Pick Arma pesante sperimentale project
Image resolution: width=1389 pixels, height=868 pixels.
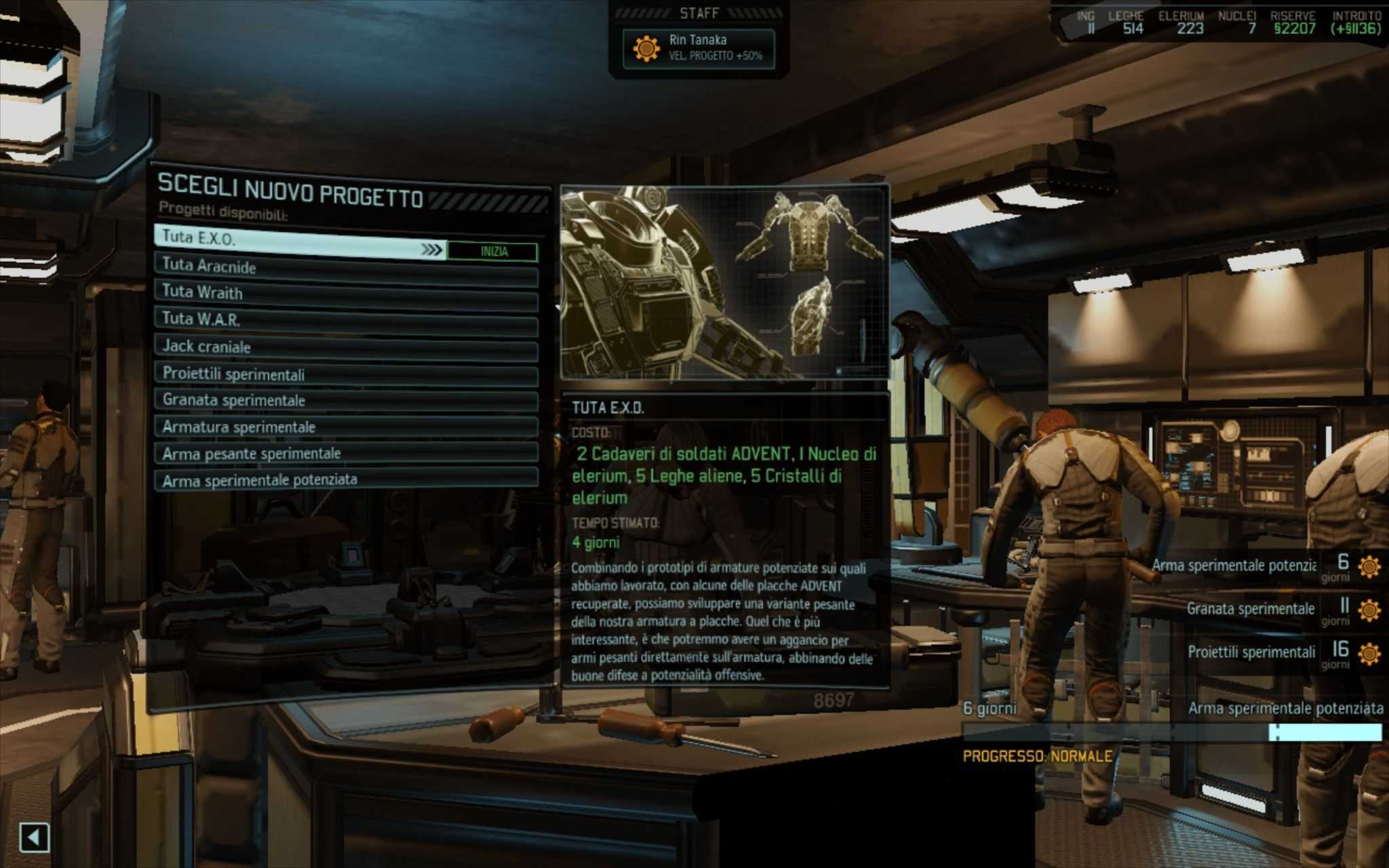(x=346, y=454)
